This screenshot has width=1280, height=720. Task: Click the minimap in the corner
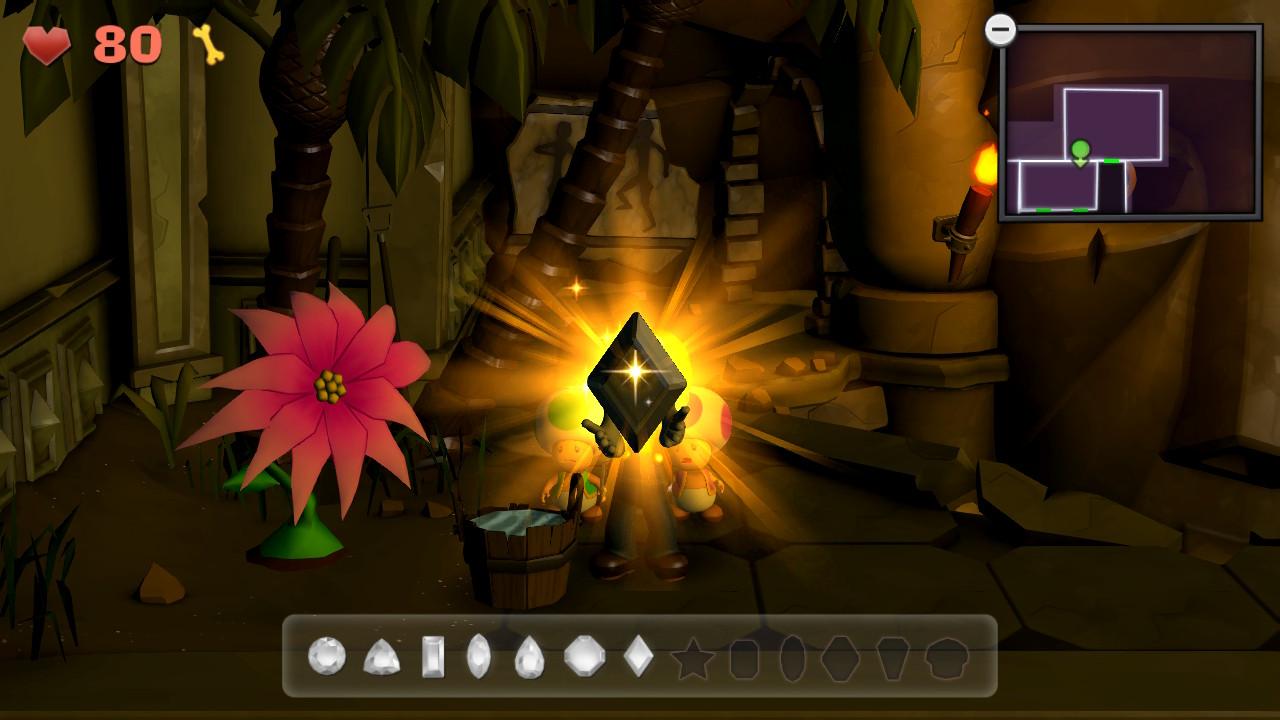tap(1130, 122)
